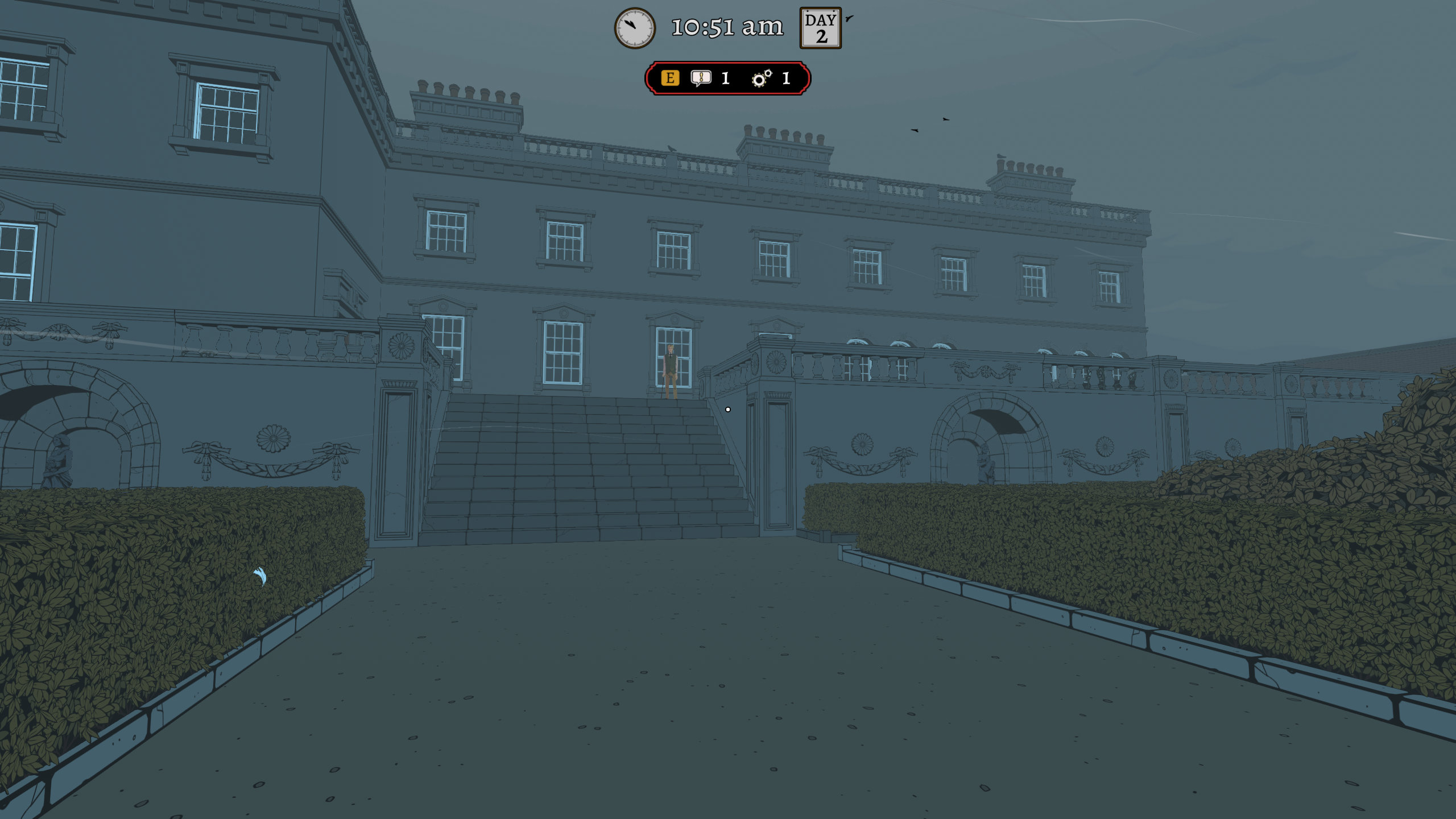Click the gears notification icon

[x=762, y=78]
